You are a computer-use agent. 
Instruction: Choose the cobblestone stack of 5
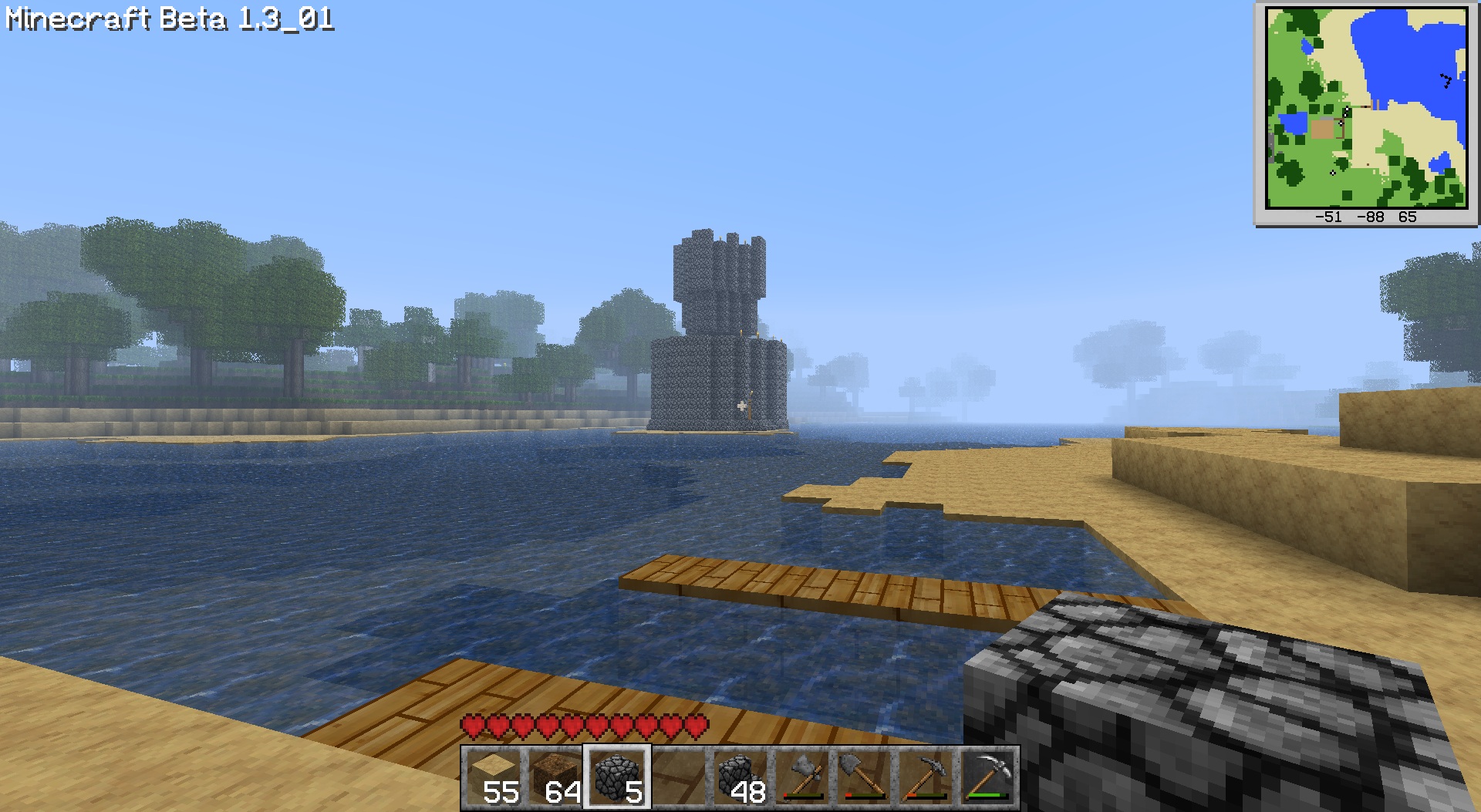coord(617,777)
